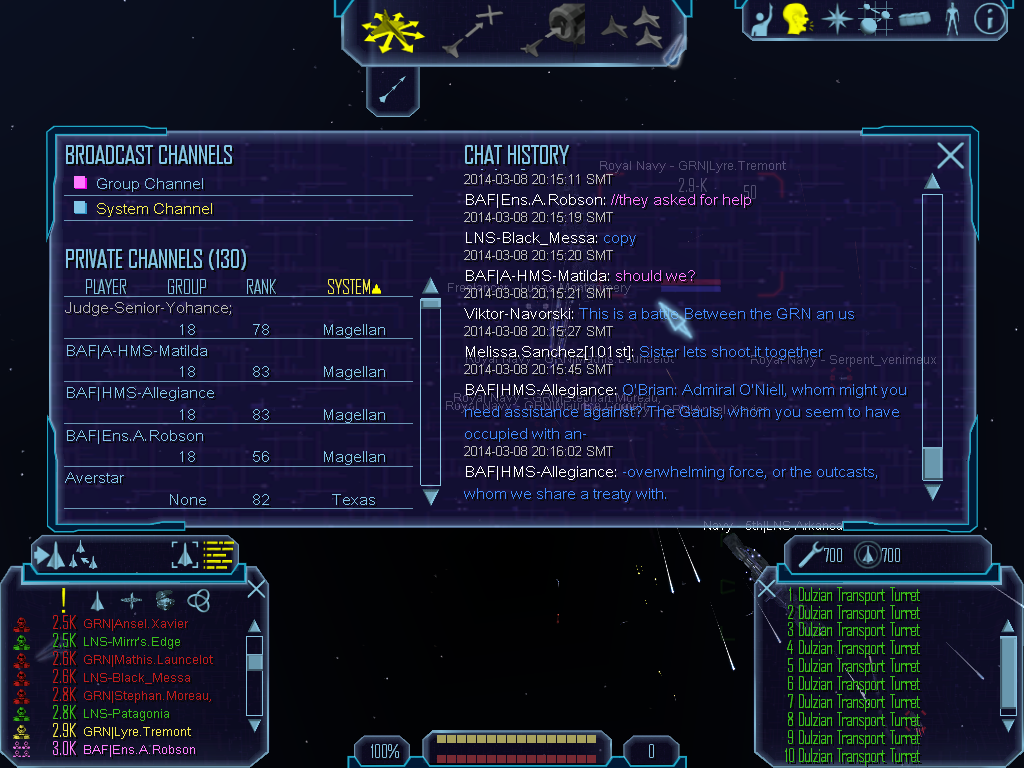The width and height of the screenshot is (1024, 768).
Task: Show ships with the contact filter ship icon
Action: coord(97,600)
